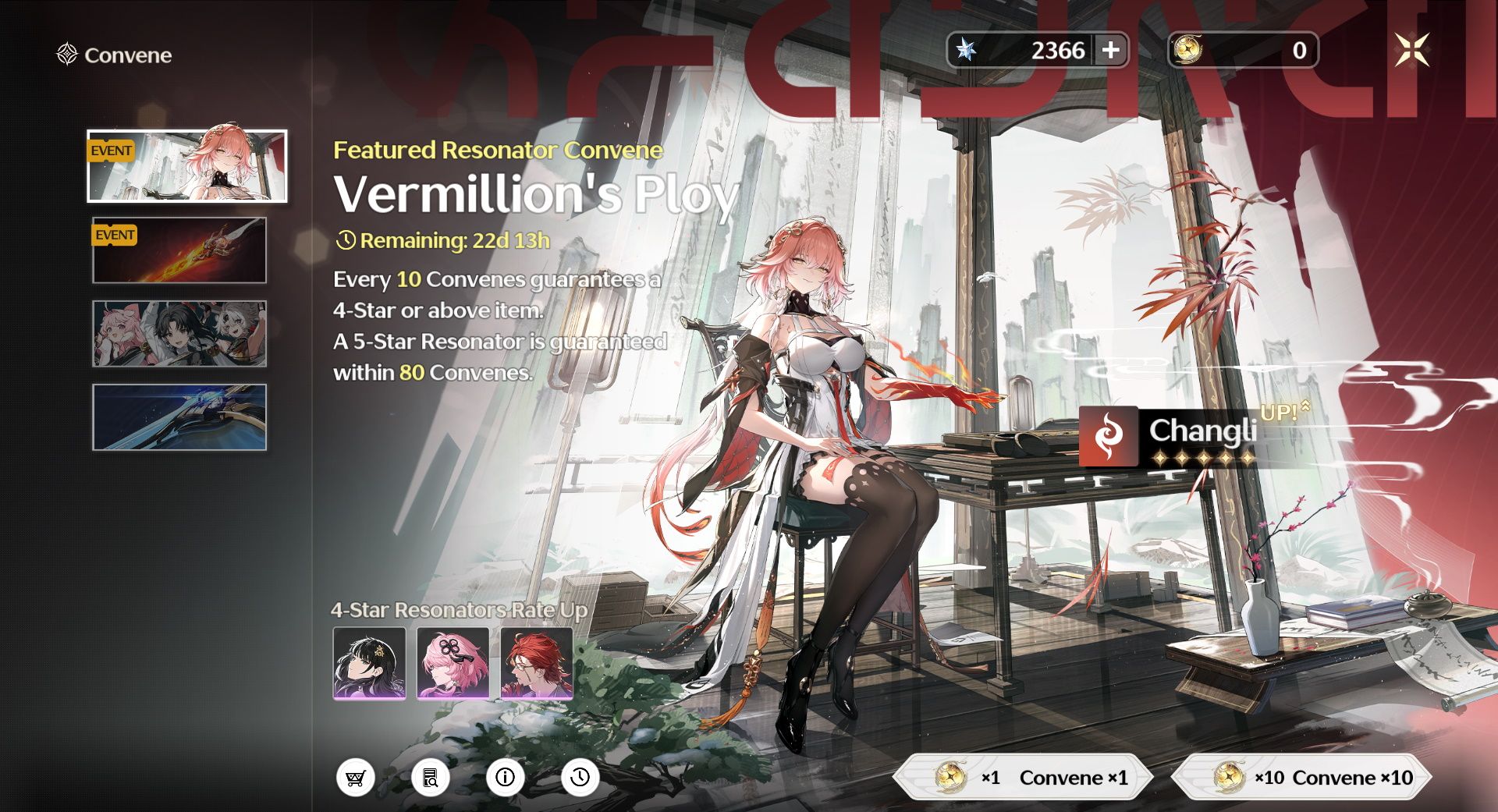View the pink-haired 4-star resonator
The height and width of the screenshot is (812, 1498).
pos(453,663)
